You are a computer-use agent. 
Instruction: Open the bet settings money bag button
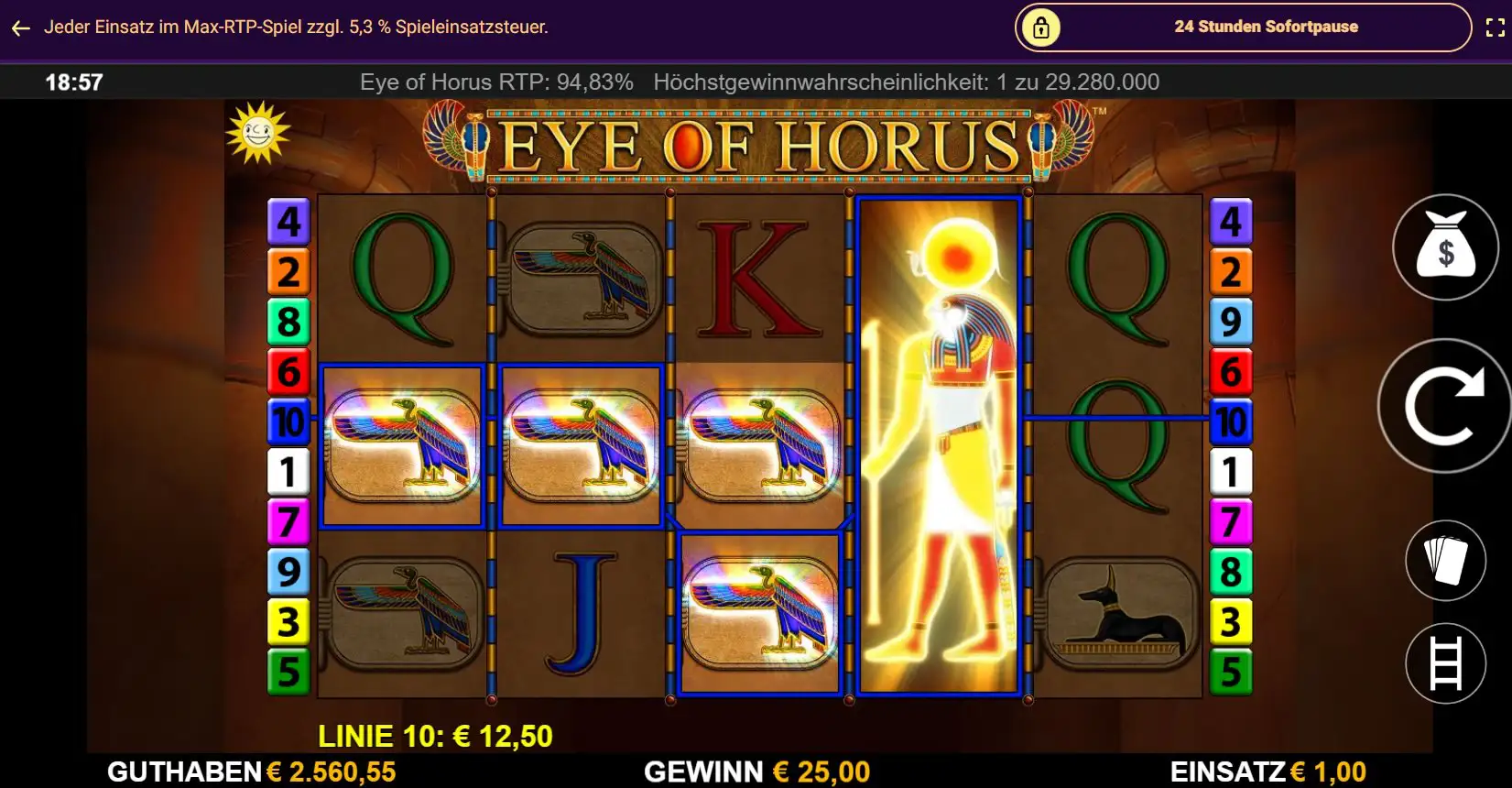[1445, 247]
